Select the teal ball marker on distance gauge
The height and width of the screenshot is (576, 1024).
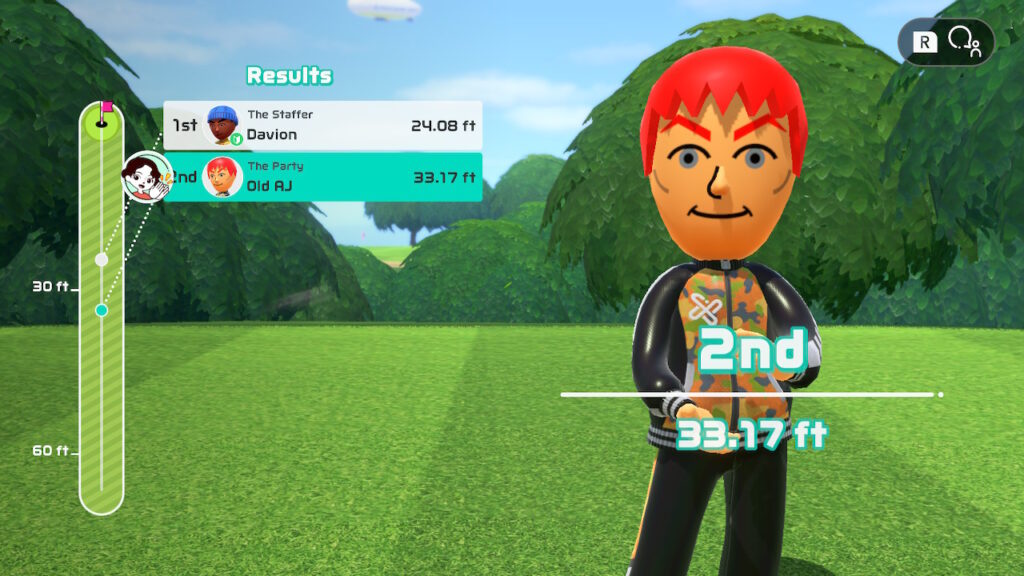click(x=101, y=310)
